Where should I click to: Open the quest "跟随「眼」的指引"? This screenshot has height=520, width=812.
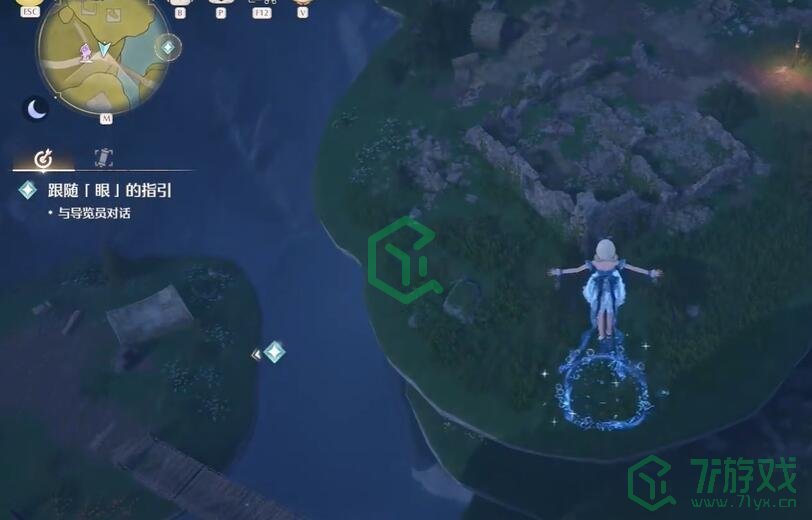click(x=109, y=190)
